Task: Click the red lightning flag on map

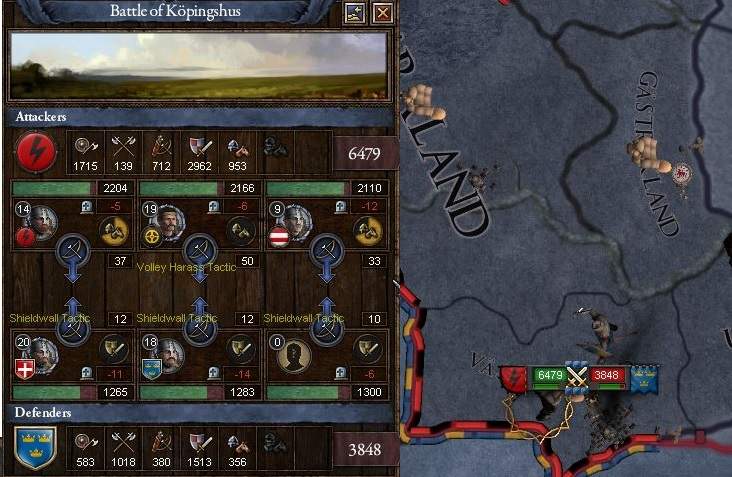Action: (514, 377)
